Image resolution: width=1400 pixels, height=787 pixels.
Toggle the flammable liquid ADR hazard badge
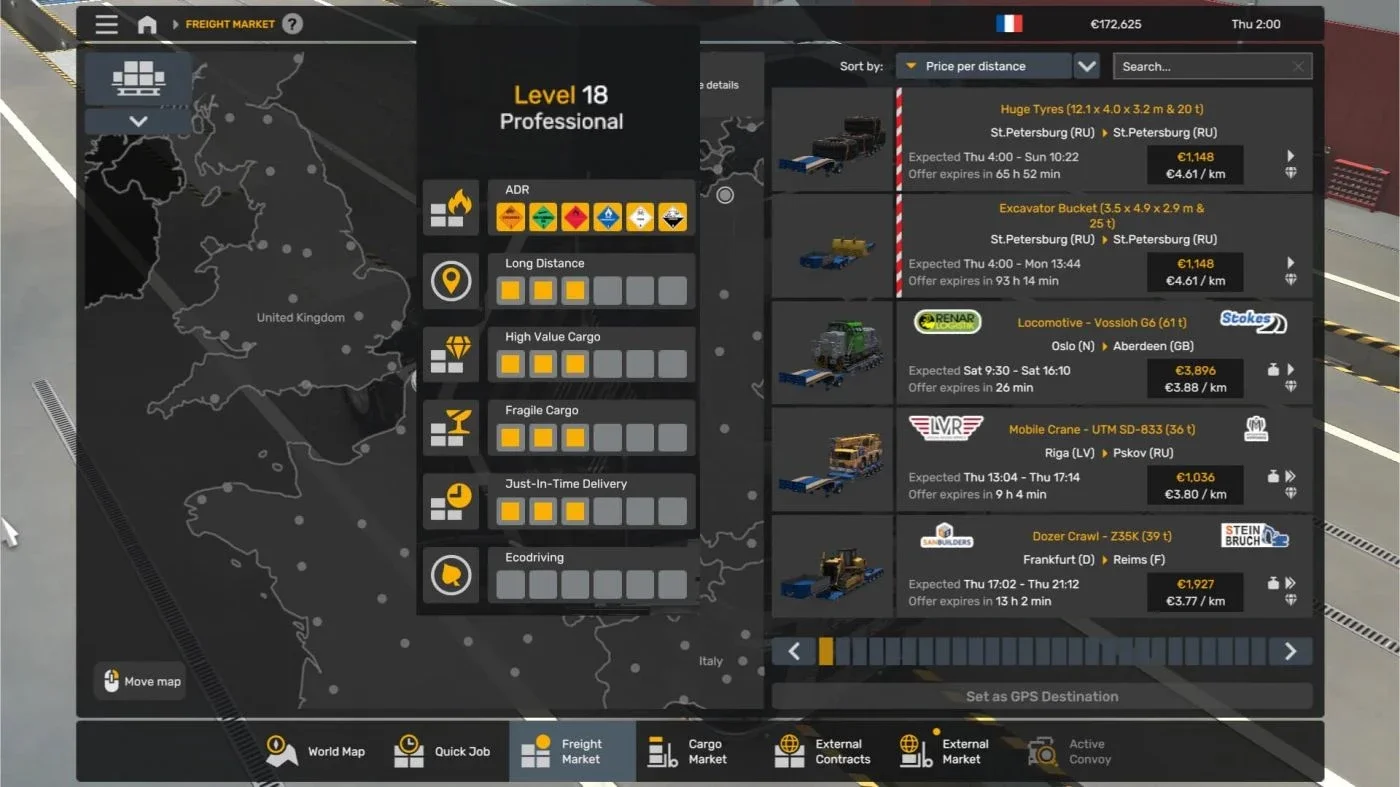click(x=574, y=216)
